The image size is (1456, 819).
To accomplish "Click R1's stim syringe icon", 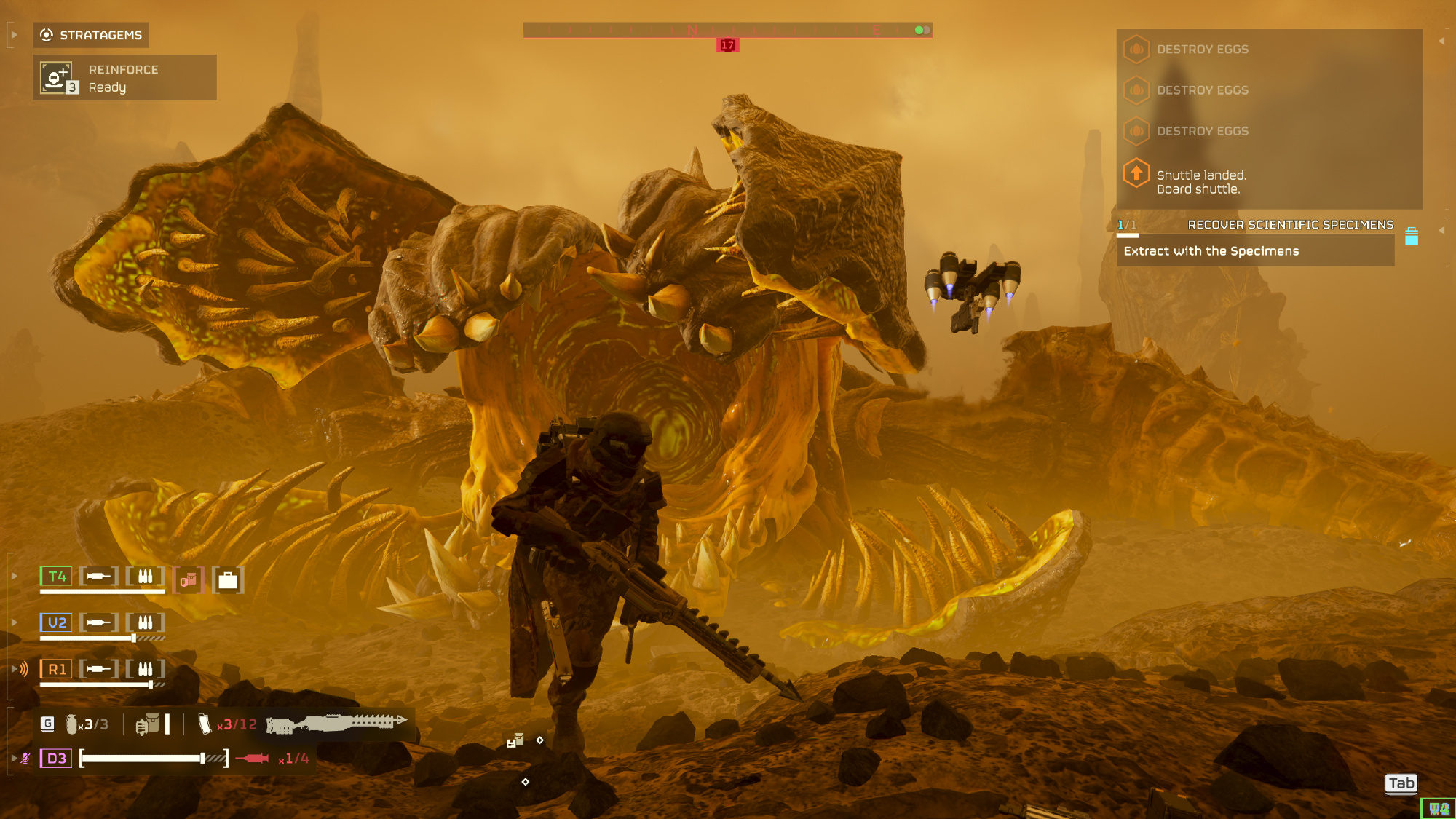I will pos(98,669).
